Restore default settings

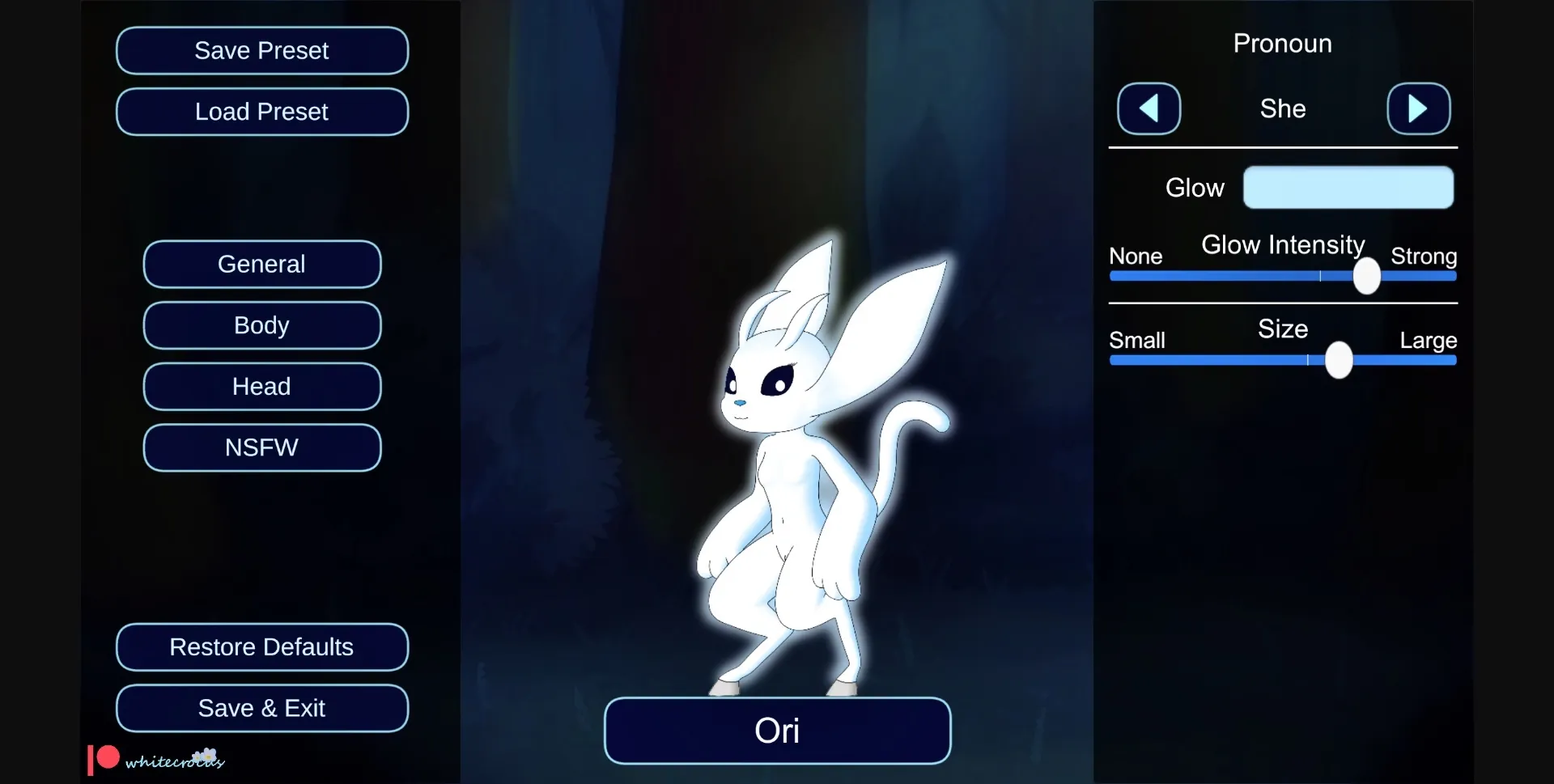click(x=261, y=646)
